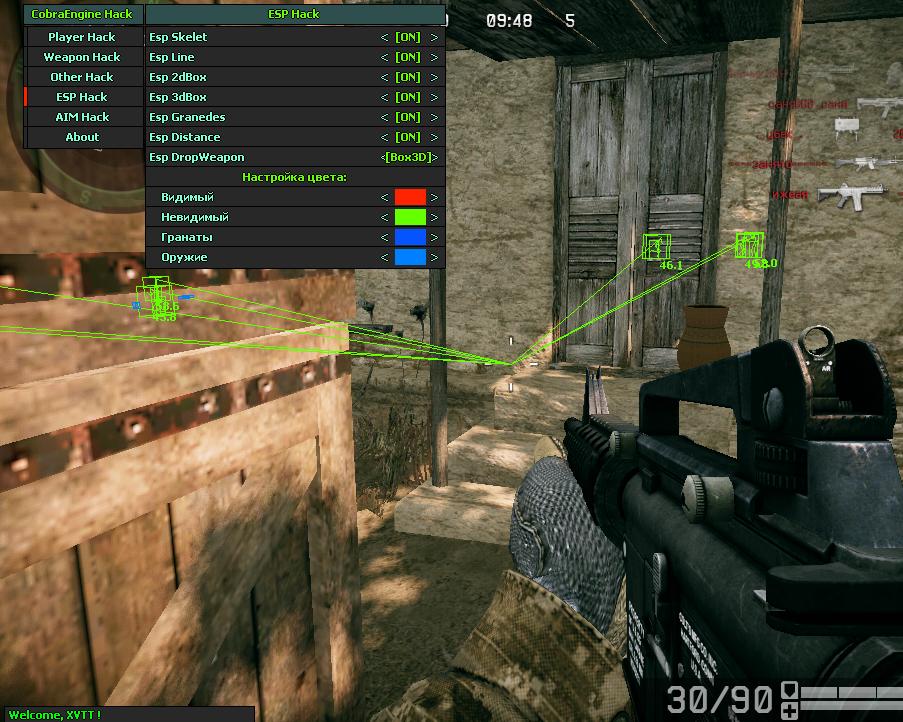Click the right arrow for Esp Distance
Screen dimensions: 903x722
434,137
